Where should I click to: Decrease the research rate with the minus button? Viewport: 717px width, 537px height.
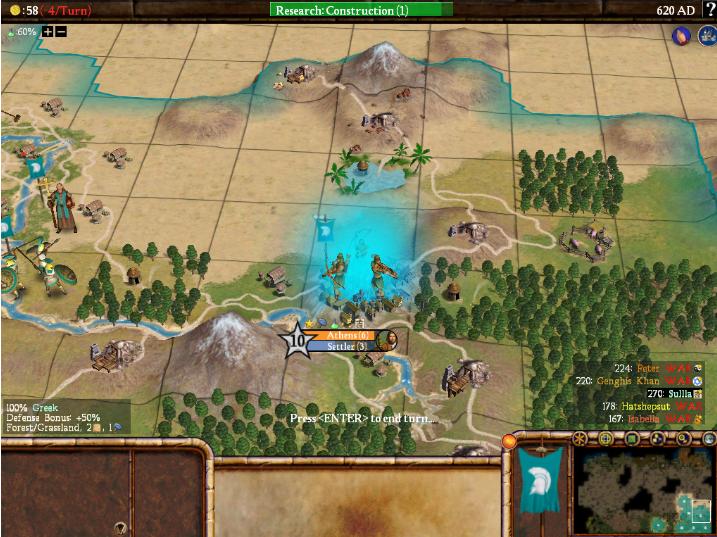[x=61, y=31]
